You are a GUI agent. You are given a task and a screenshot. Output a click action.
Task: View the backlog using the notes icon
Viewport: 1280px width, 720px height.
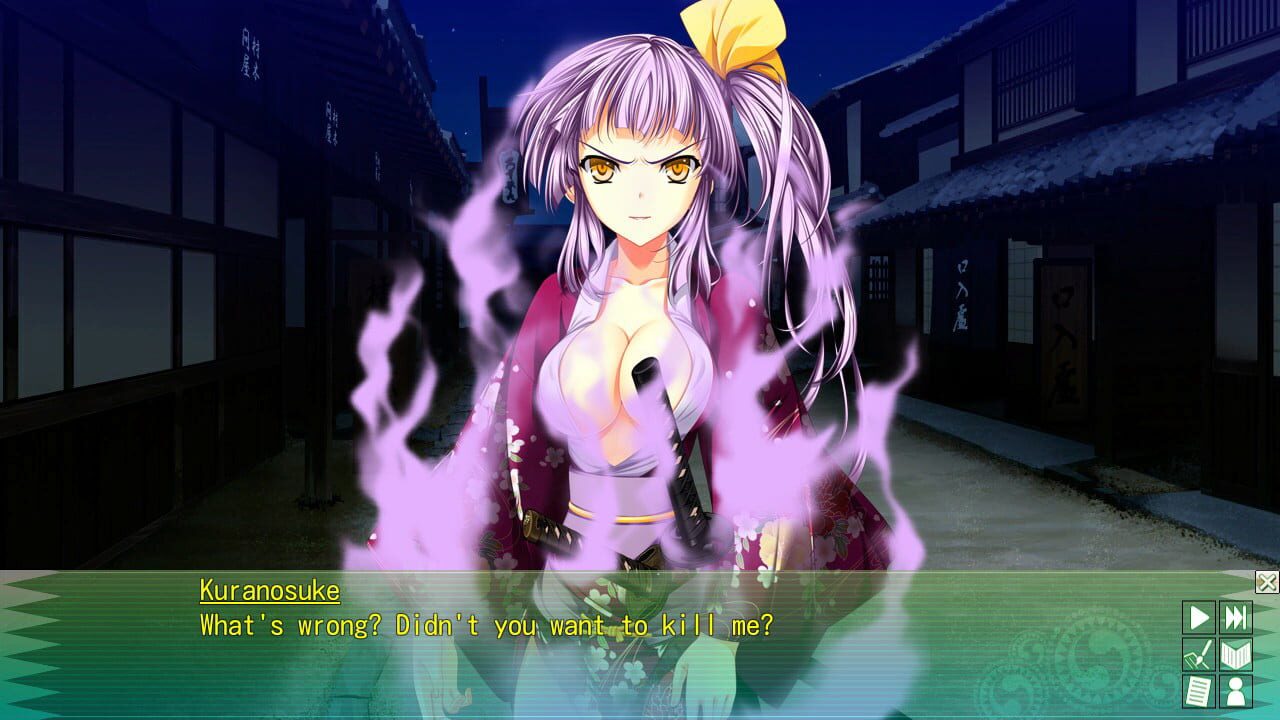pos(1198,690)
